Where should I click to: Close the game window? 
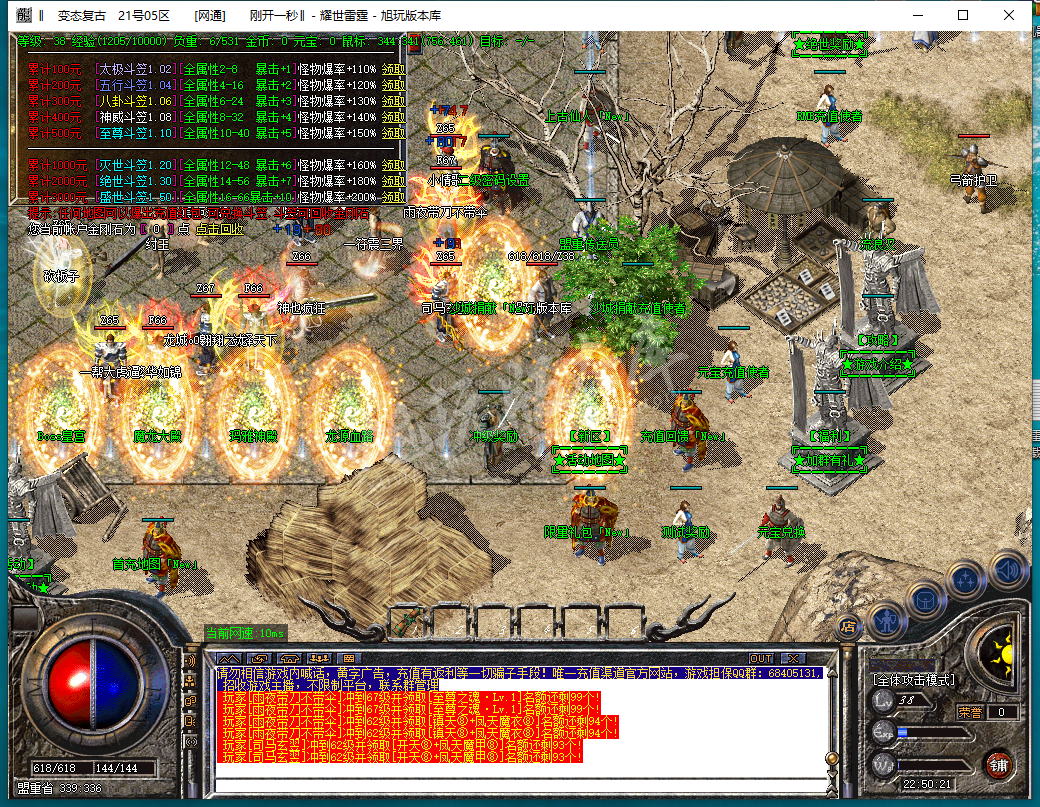[x=1010, y=16]
